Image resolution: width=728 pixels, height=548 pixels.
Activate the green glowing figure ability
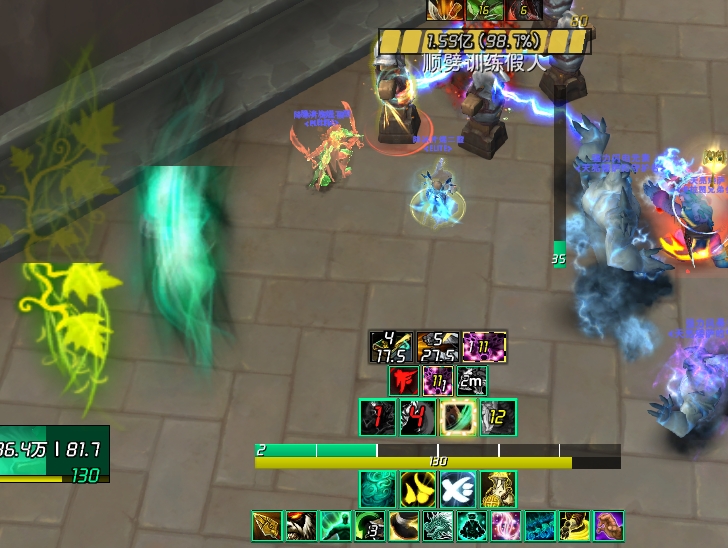tap(335, 526)
